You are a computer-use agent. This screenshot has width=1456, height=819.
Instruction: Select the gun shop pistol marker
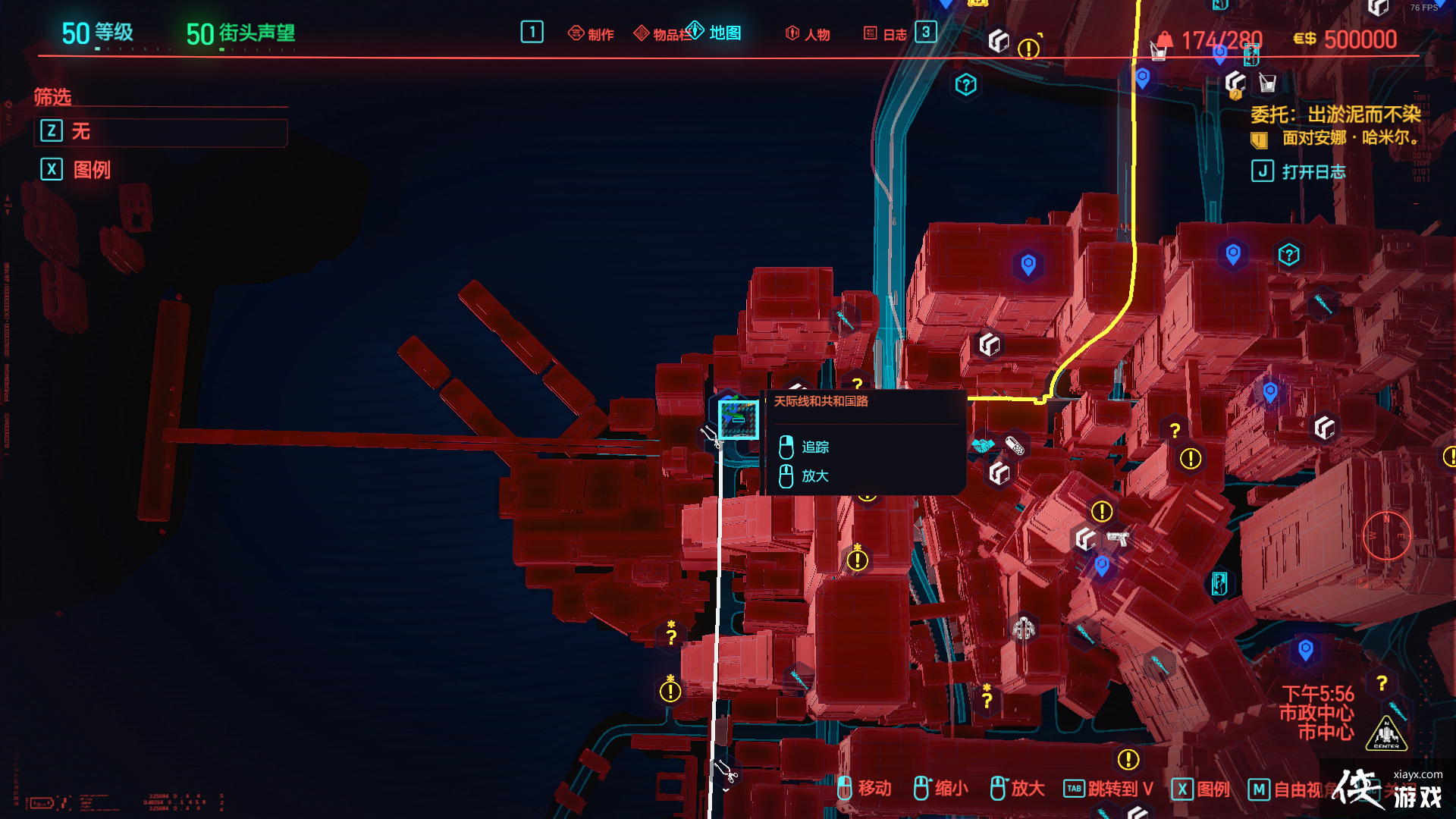[1118, 538]
